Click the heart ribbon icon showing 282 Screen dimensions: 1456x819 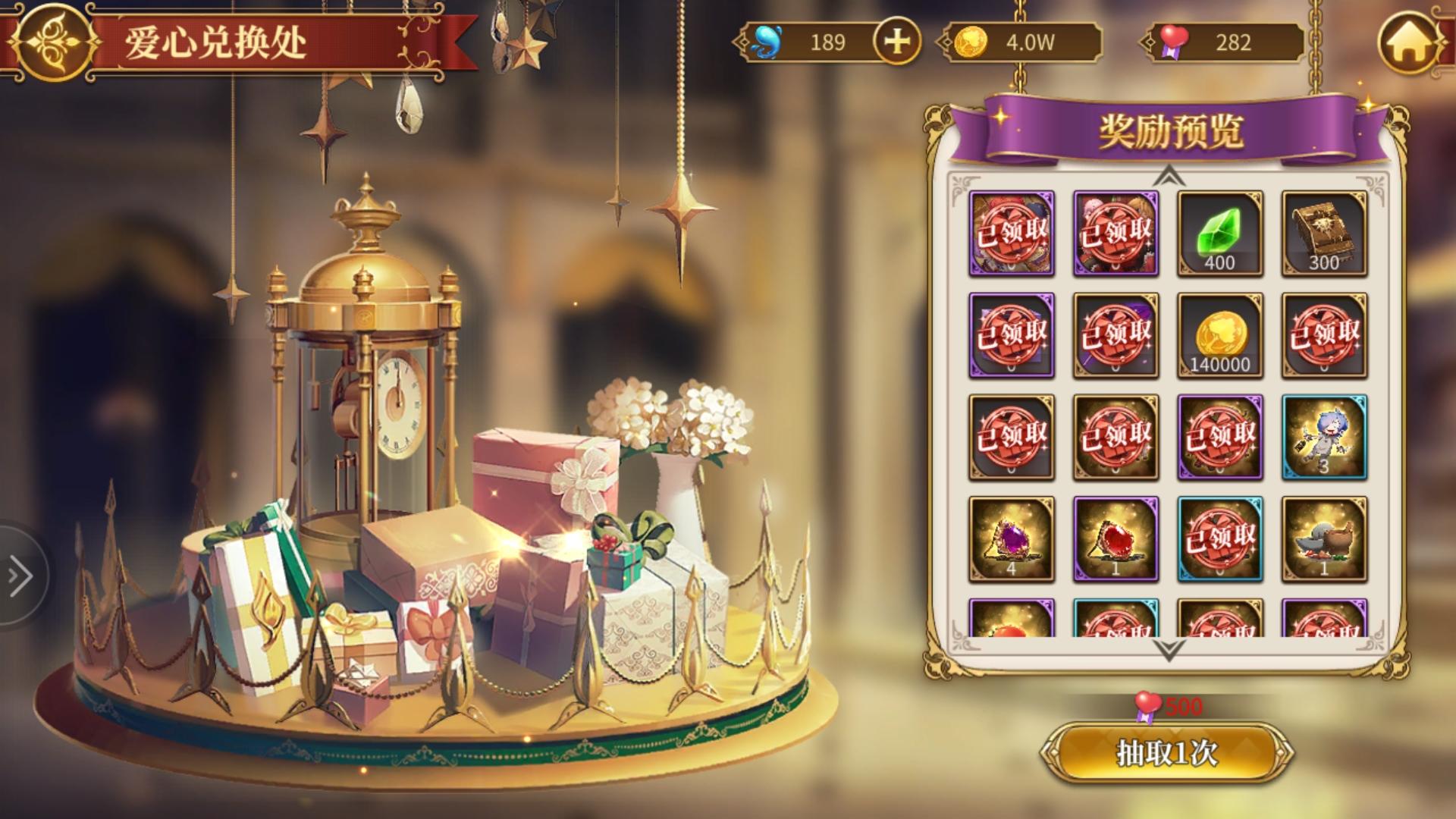click(x=1175, y=43)
